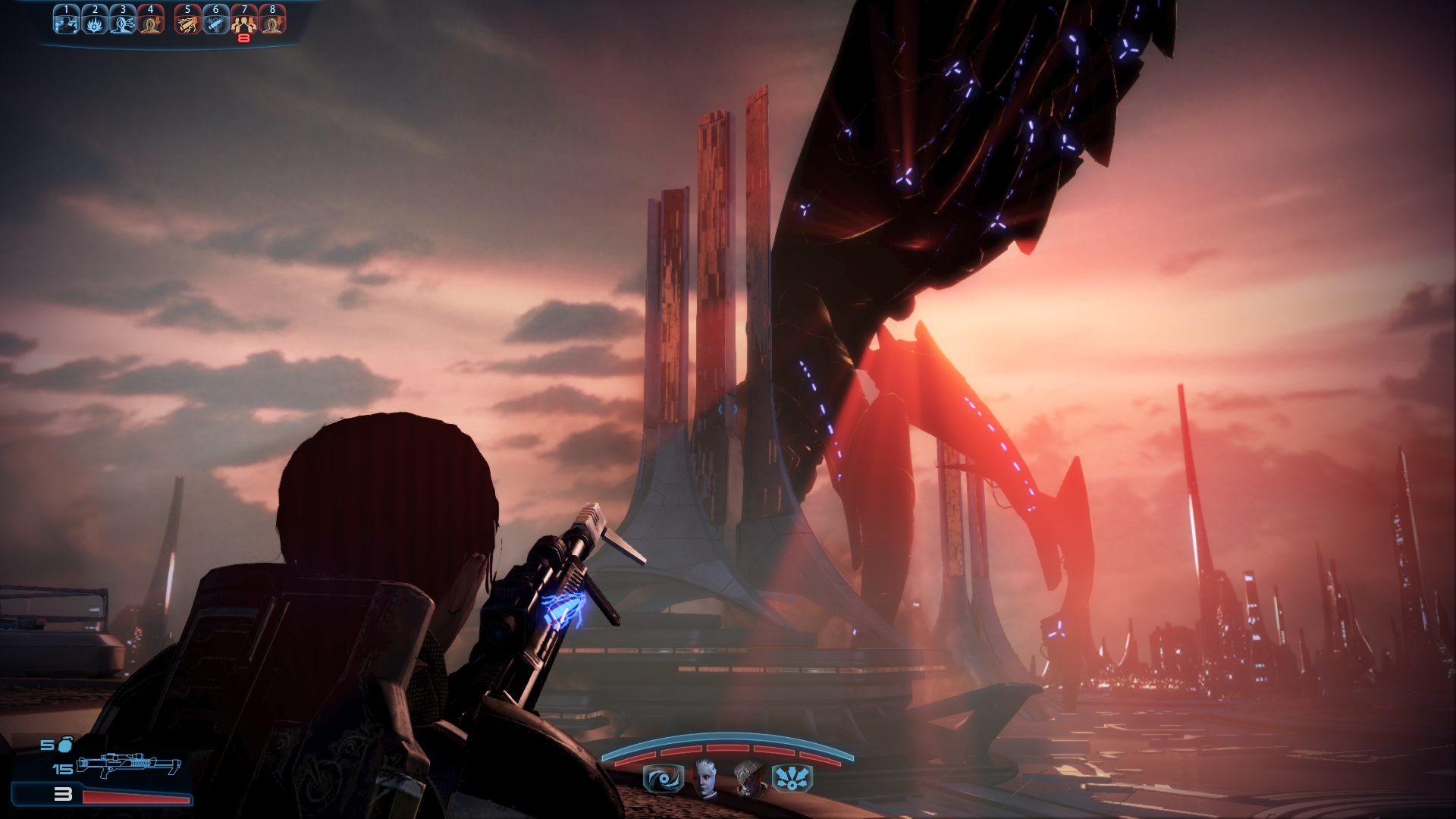
Task: Click the grenade icon
Action: 66,744
